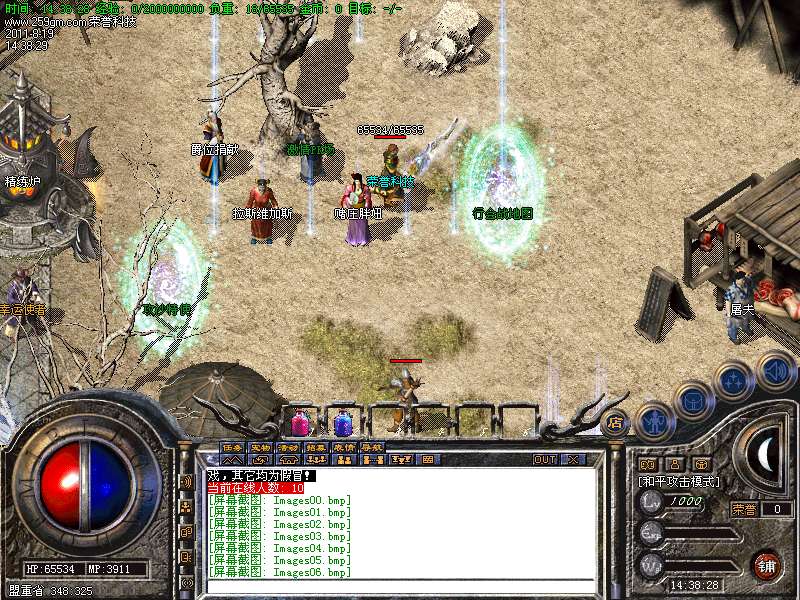Open the 导航 navigation tab
The image size is (800, 600).
373,447
